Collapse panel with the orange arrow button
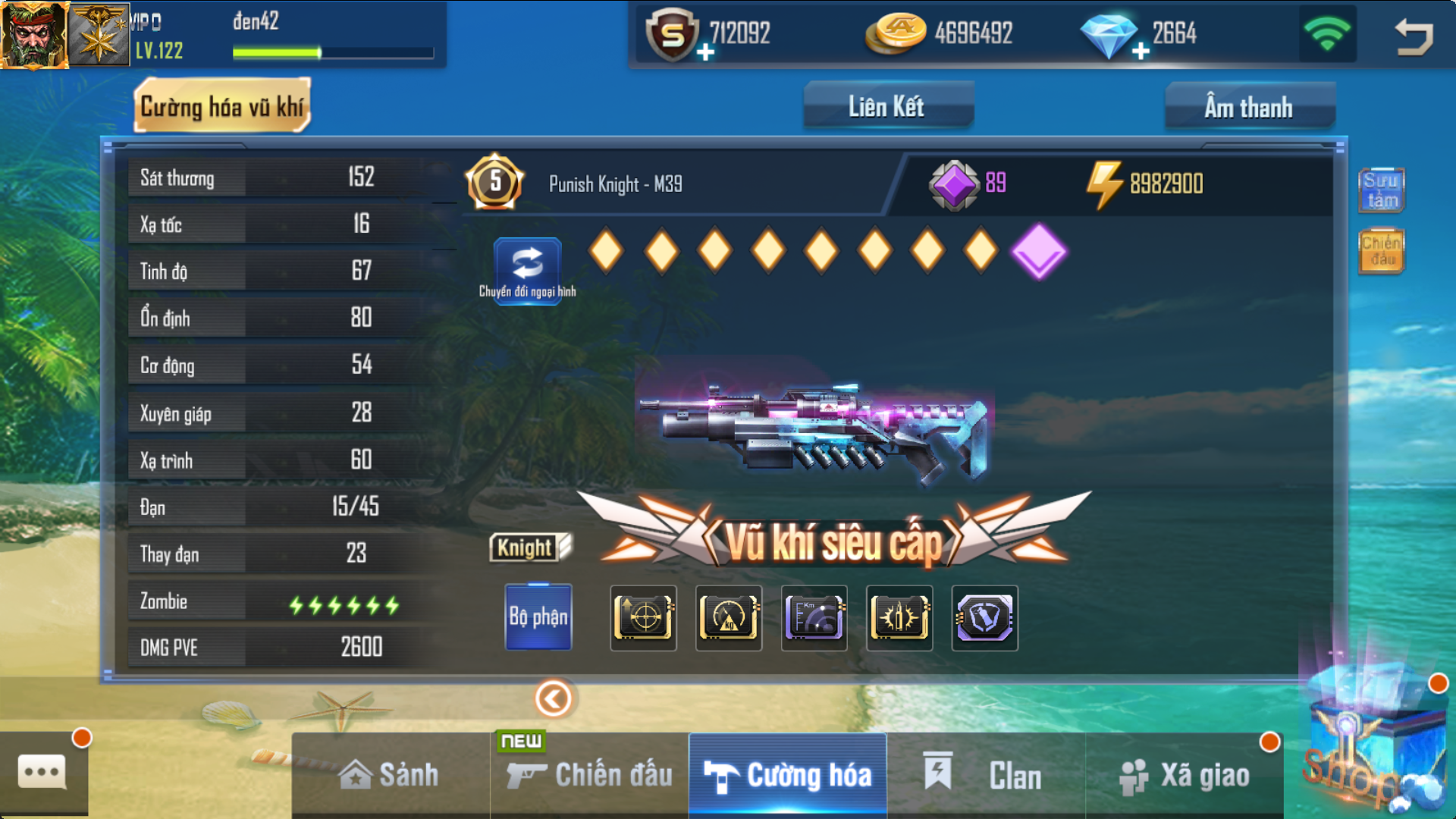Viewport: 1456px width, 819px height. click(553, 698)
